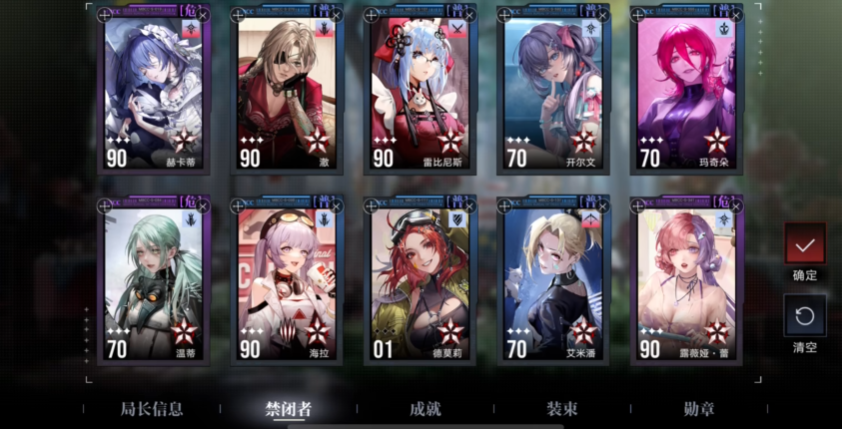Choose the 温蒂 character card
This screenshot has height=429, width=842.
click(152, 280)
